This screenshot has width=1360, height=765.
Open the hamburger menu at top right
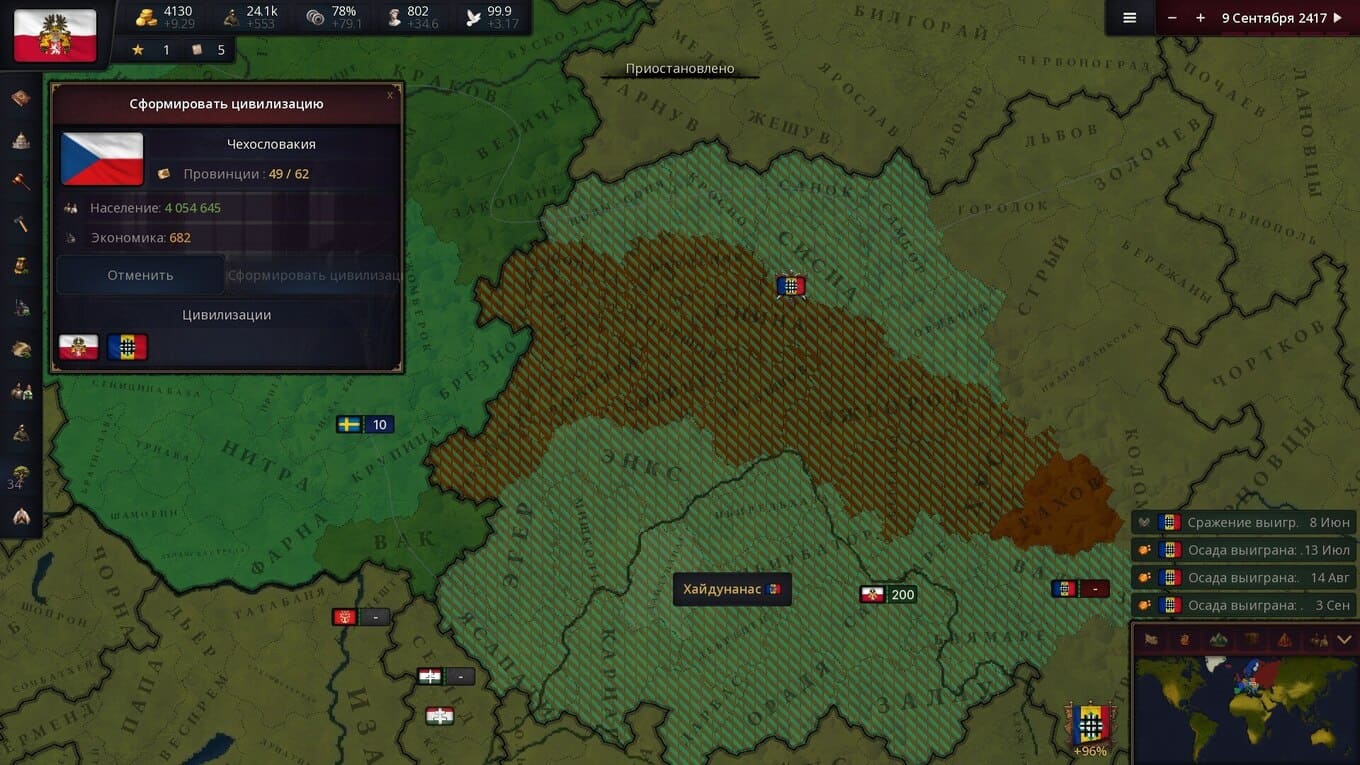[1130, 18]
